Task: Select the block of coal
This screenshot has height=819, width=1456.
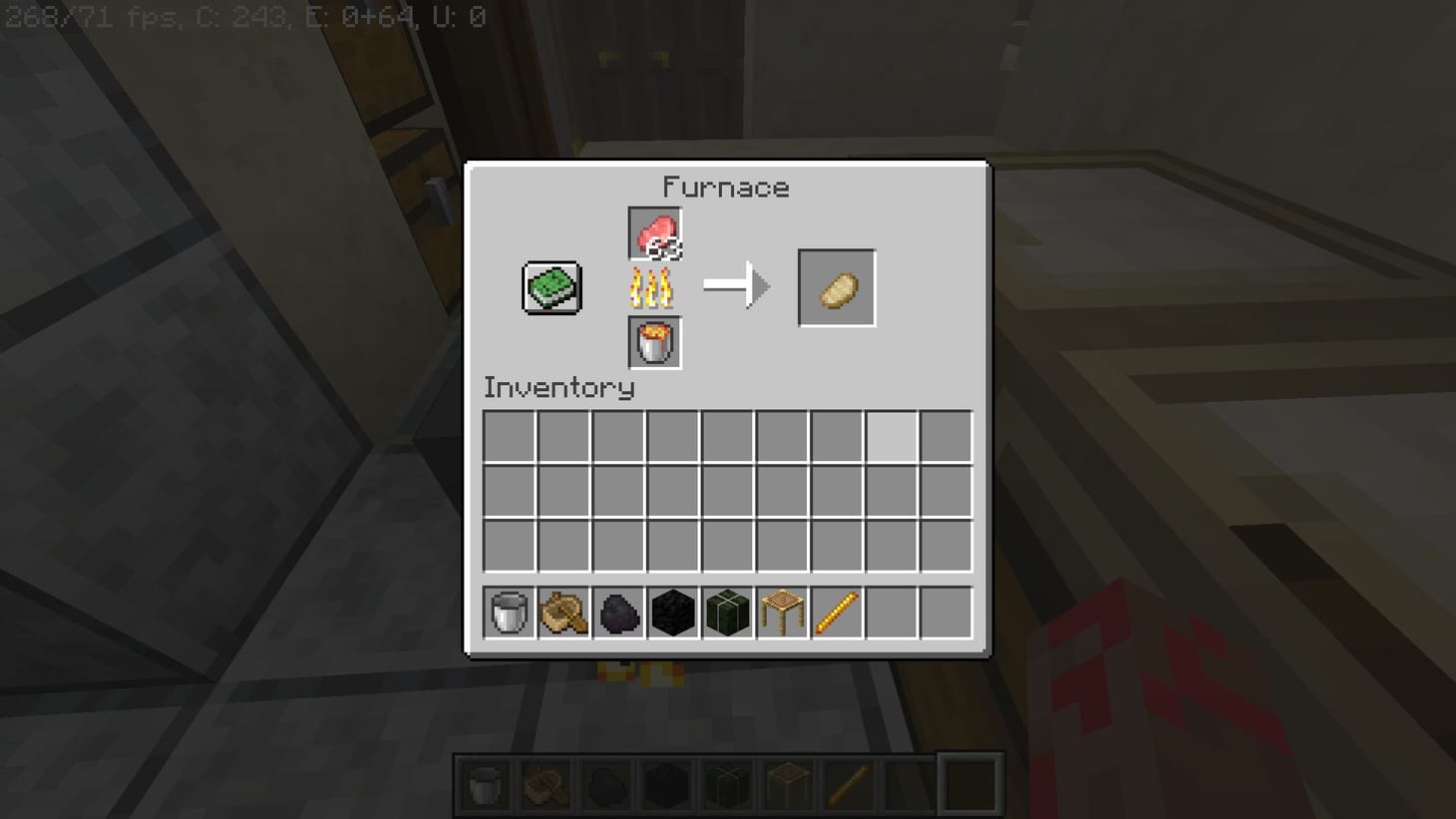Action: (x=673, y=613)
